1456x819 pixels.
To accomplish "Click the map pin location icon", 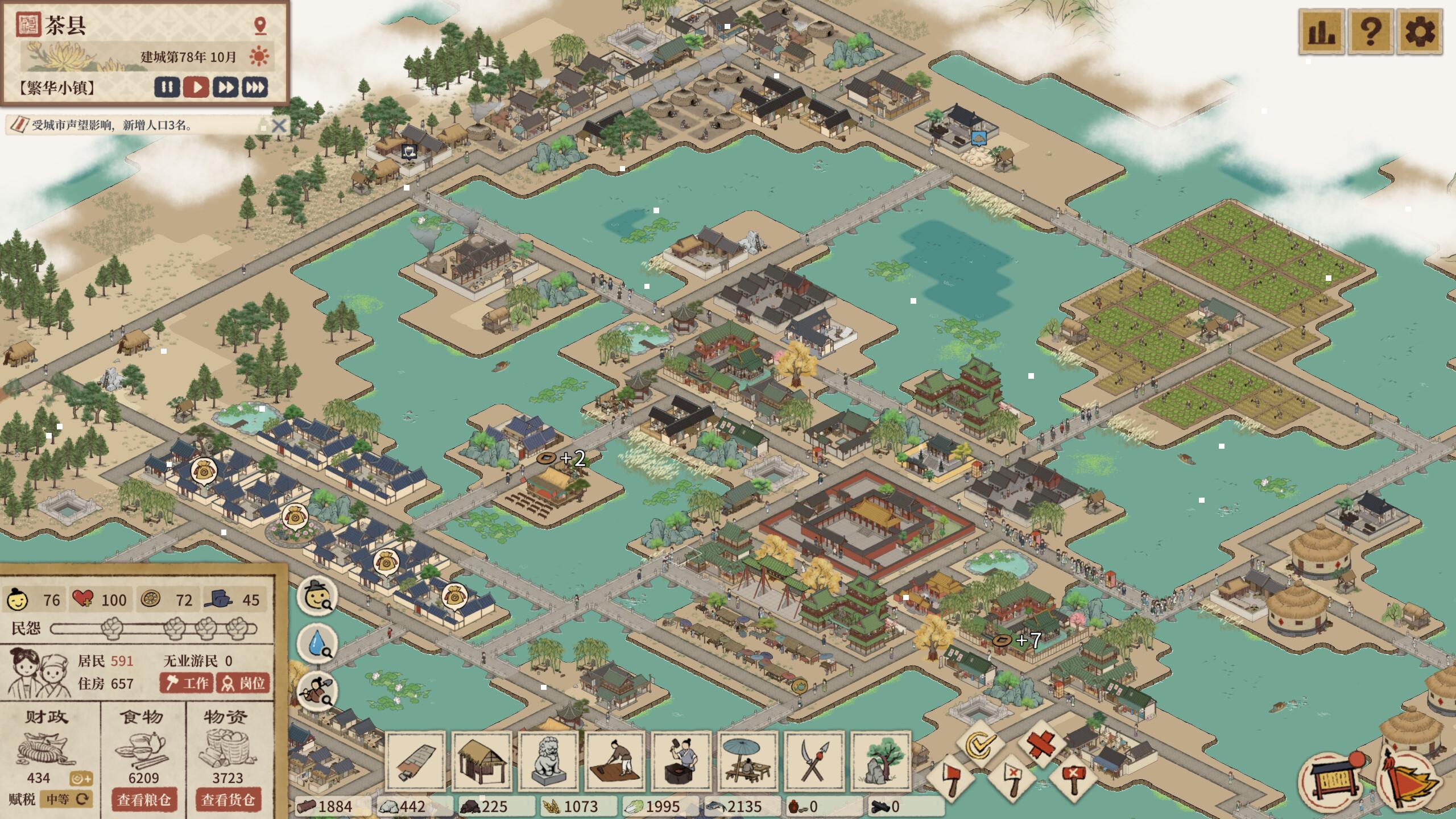I will click(x=260, y=26).
